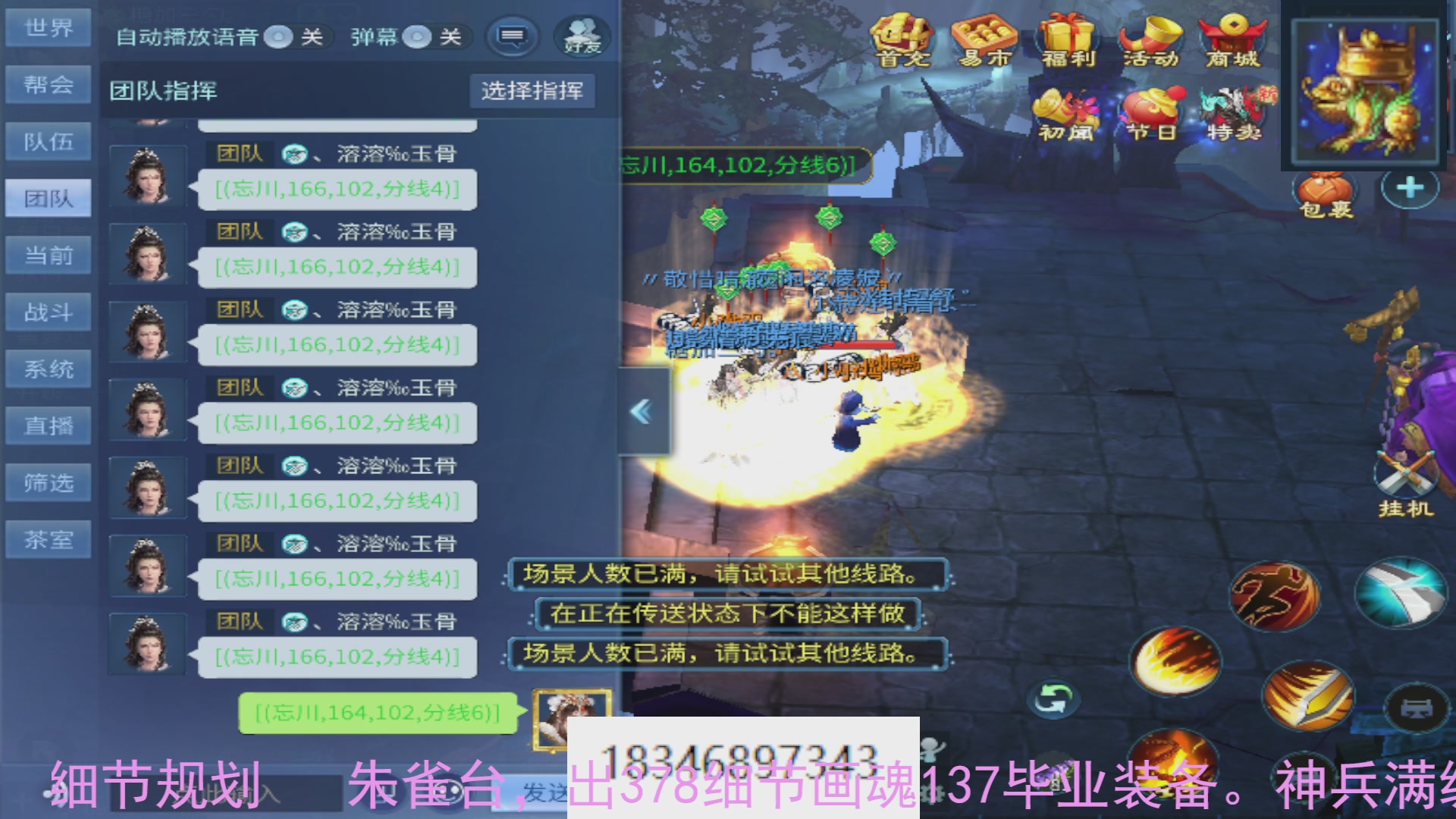Switch to the 世界 chat tab
Screen dimensions: 1456x819
tap(48, 27)
